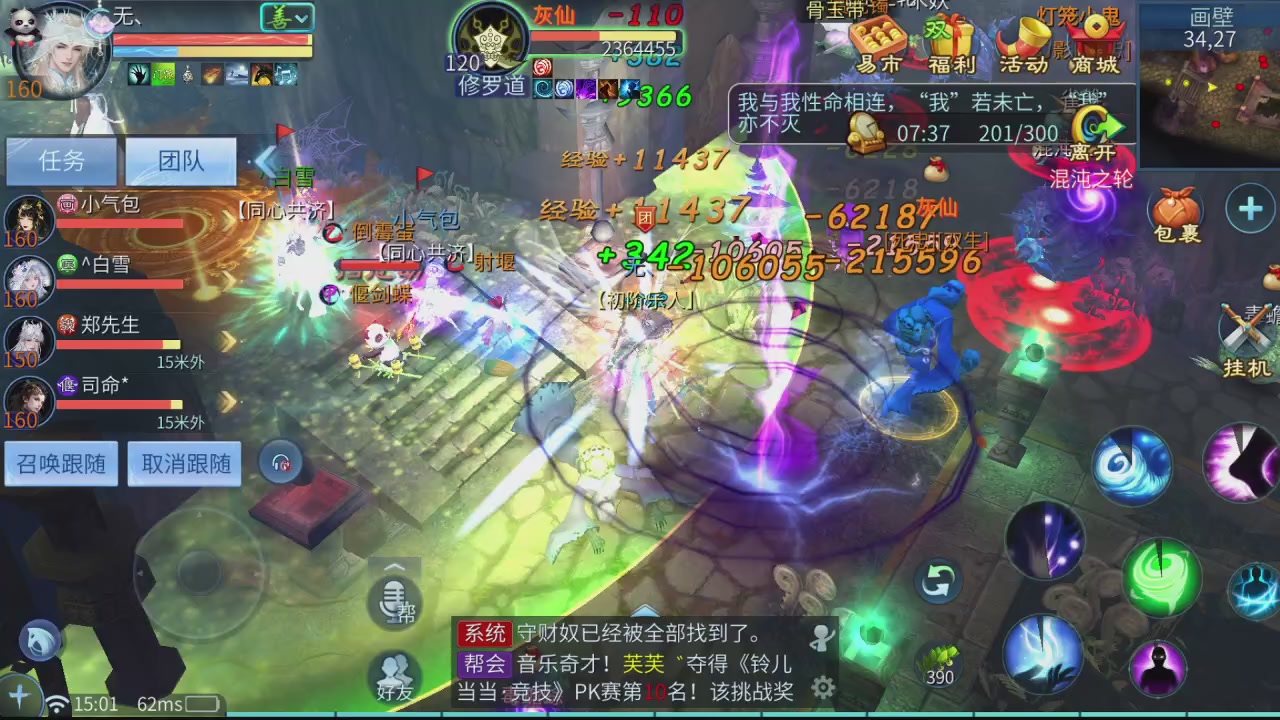
Task: Open the 商城 shop
Action: tap(1095, 45)
